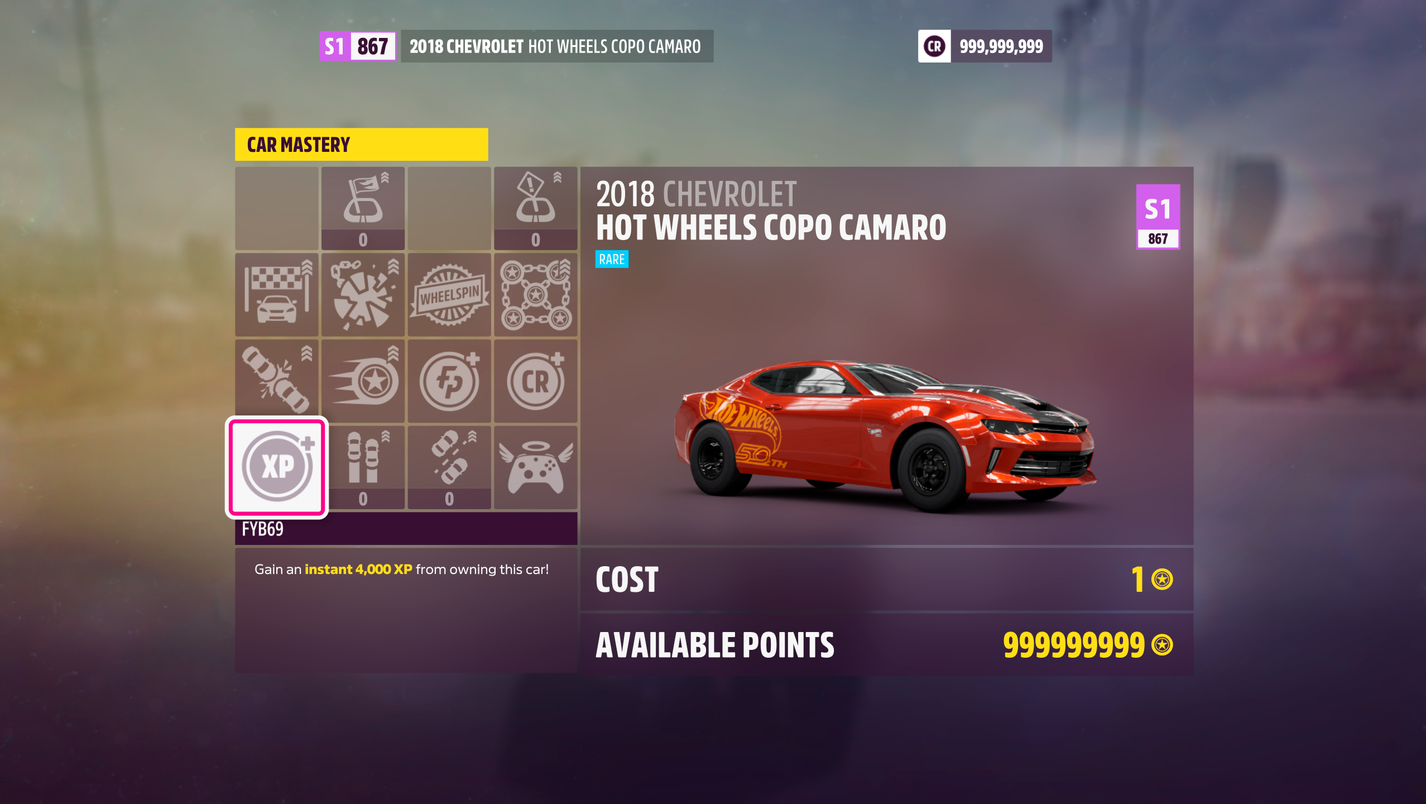Select the winged controller perk tile

tap(535, 467)
